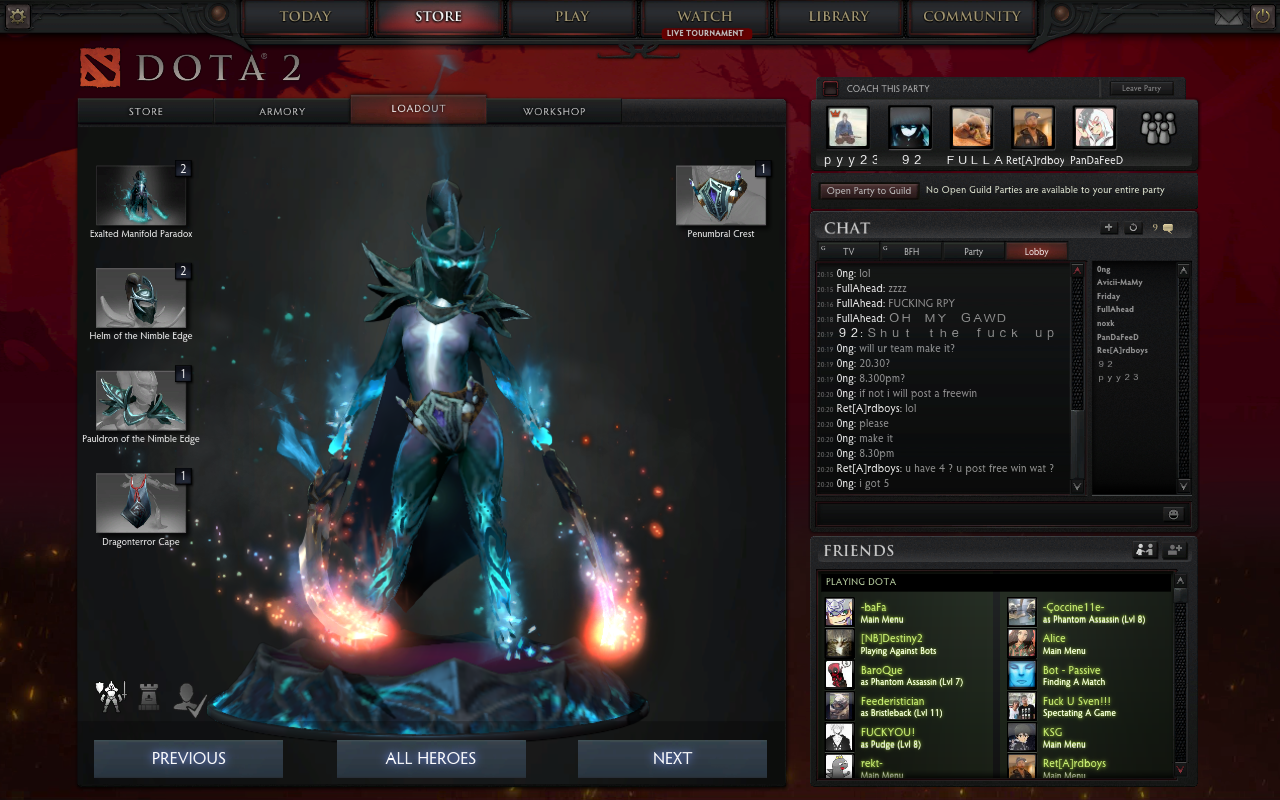Screen dimensions: 1280x800
Task: Go to the next hero loadout
Action: [672, 758]
